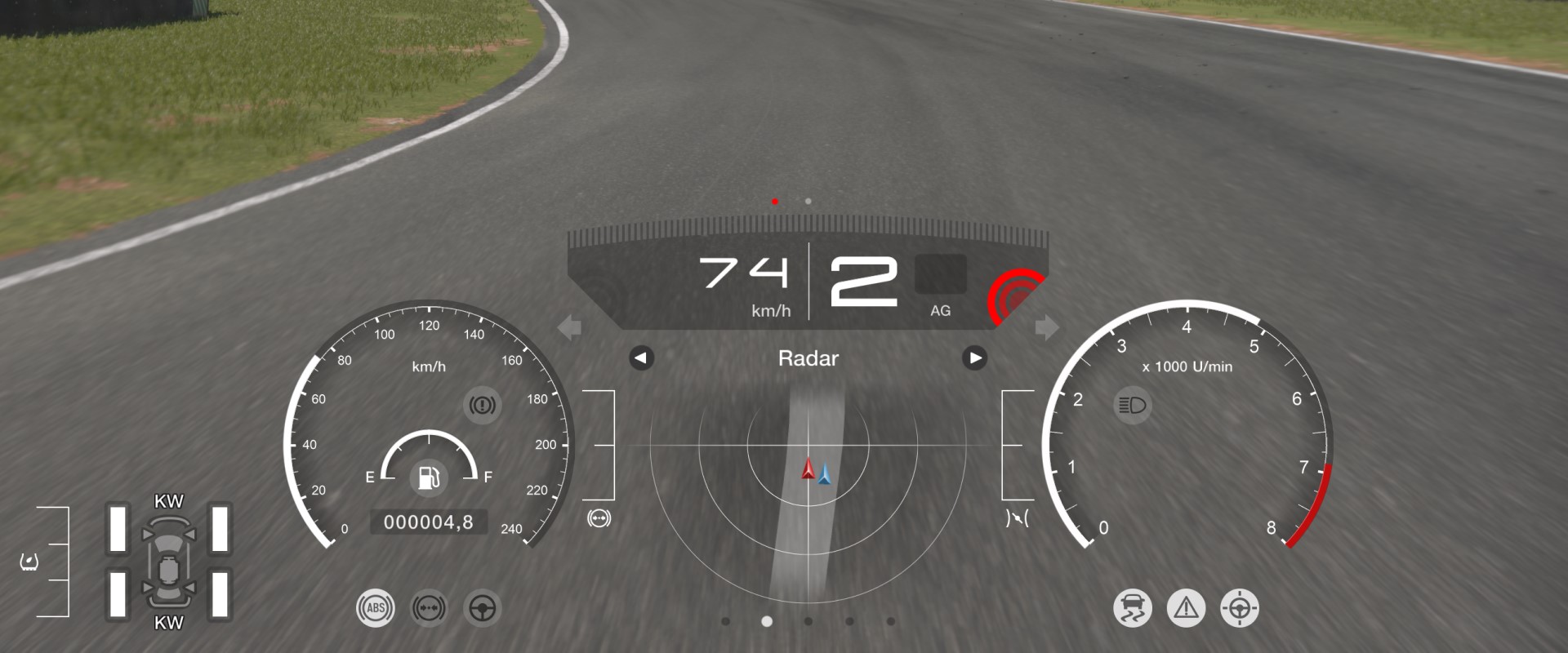
Task: Select the steering wheel assist icon
Action: [x=482, y=608]
